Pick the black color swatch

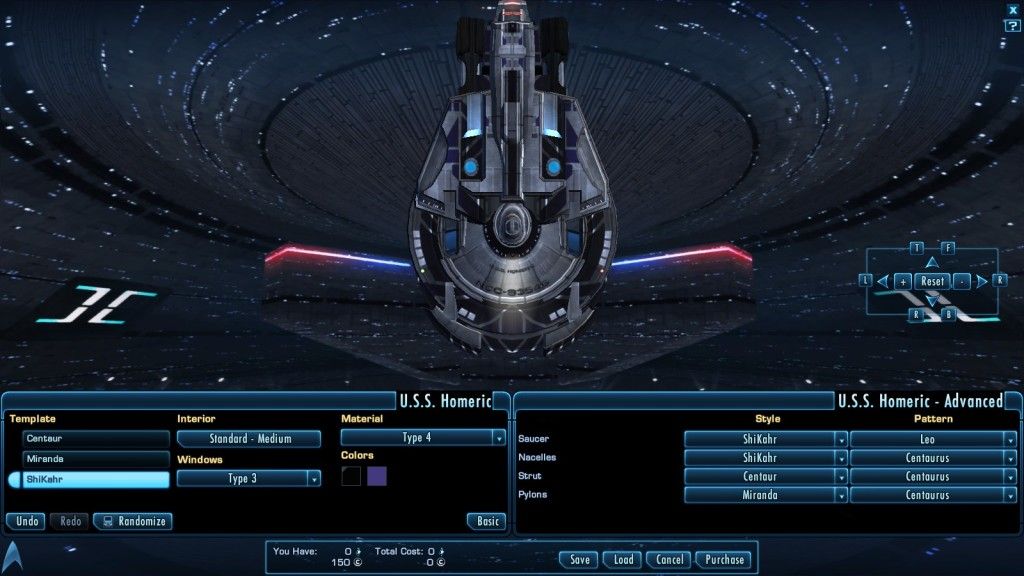[x=351, y=476]
